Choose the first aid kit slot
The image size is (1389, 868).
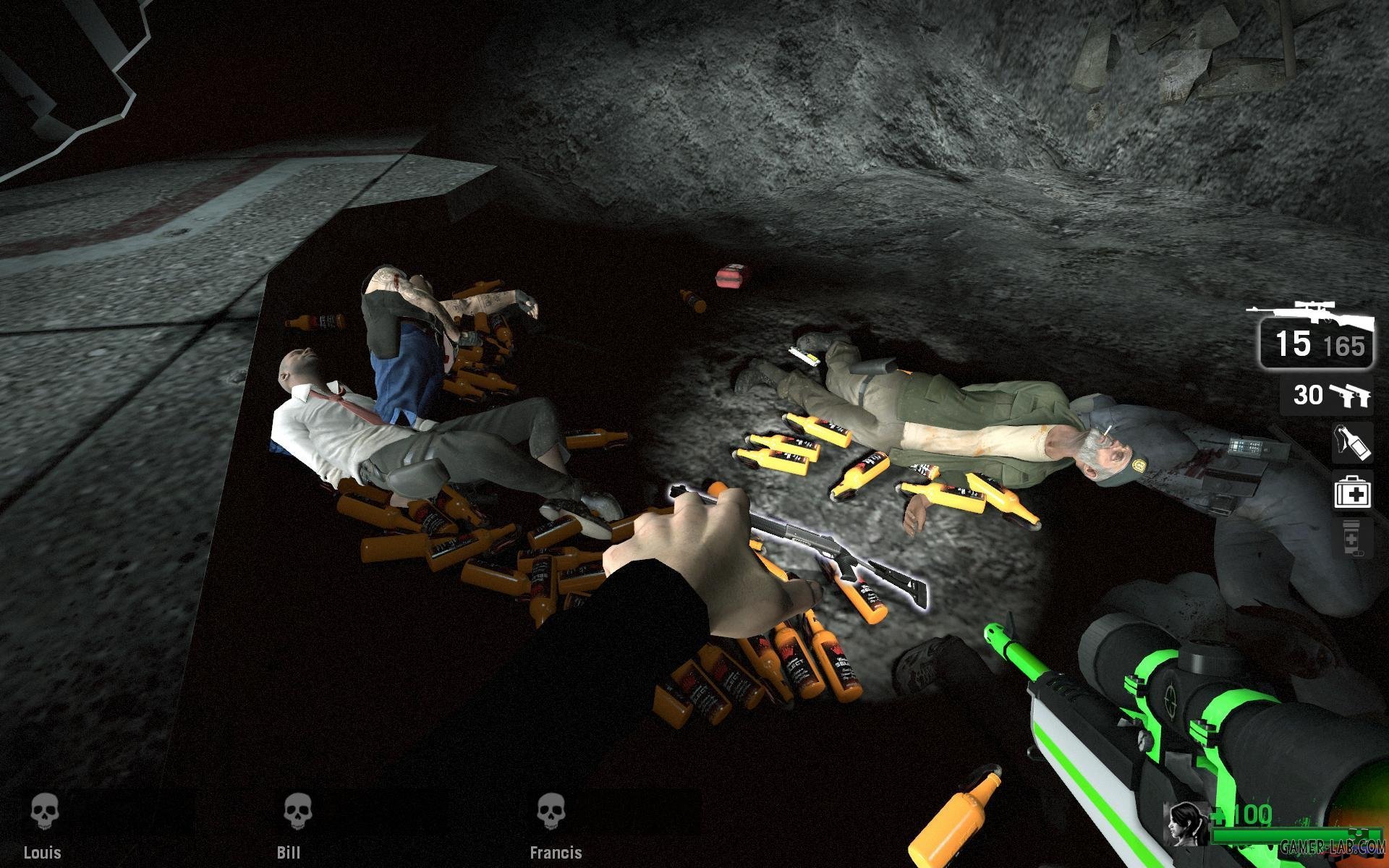(x=1353, y=493)
